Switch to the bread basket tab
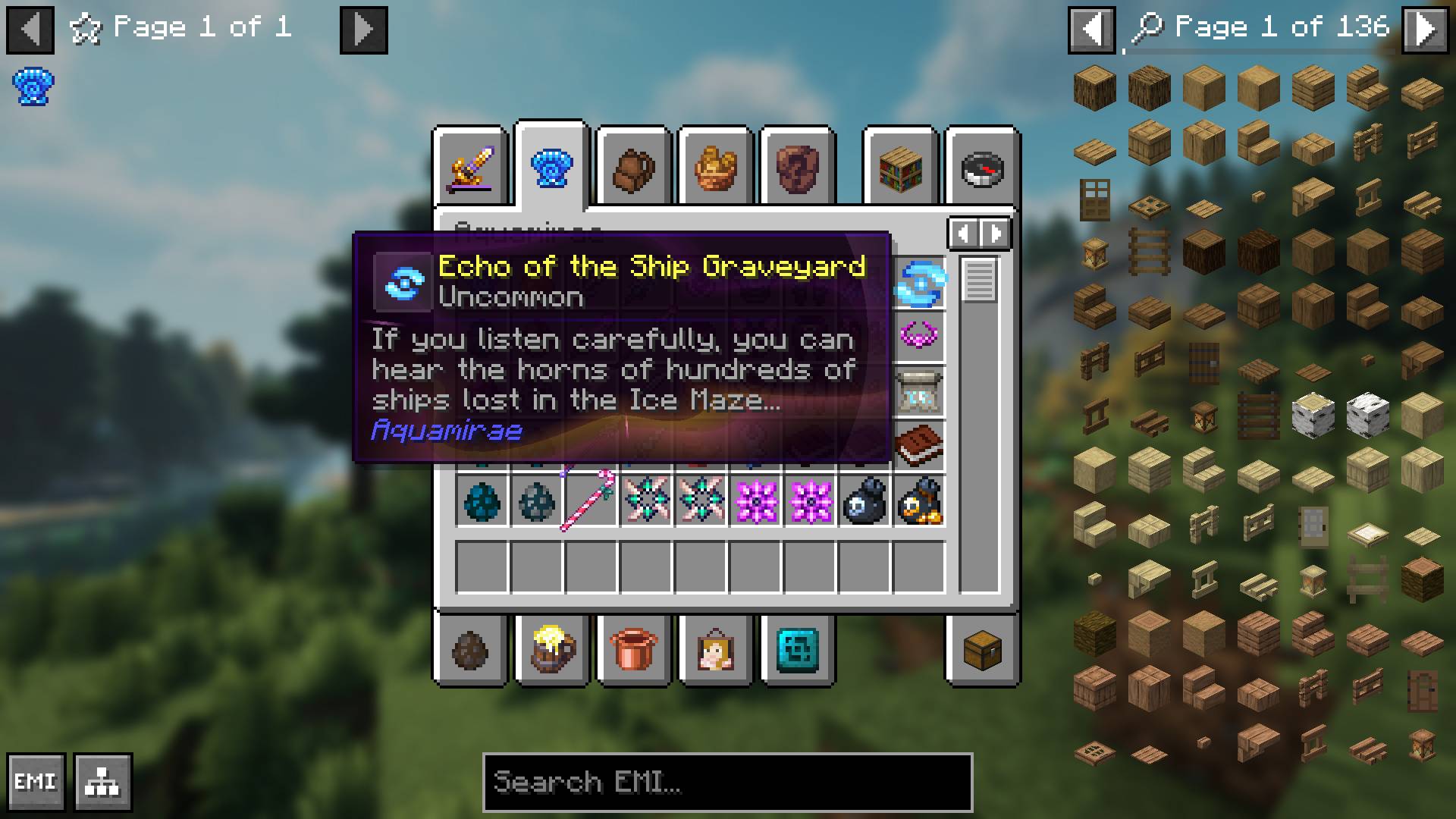The width and height of the screenshot is (1456, 819). (715, 168)
